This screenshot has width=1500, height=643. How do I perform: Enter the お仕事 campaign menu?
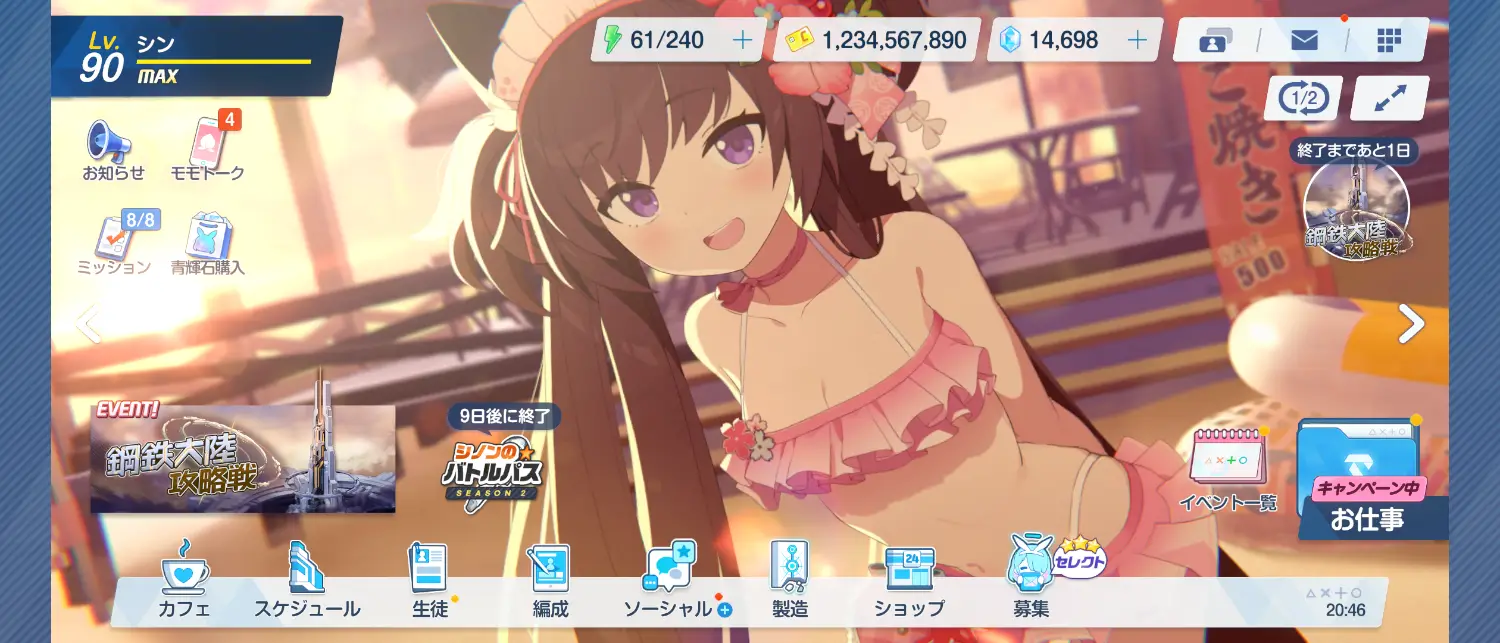click(1367, 480)
